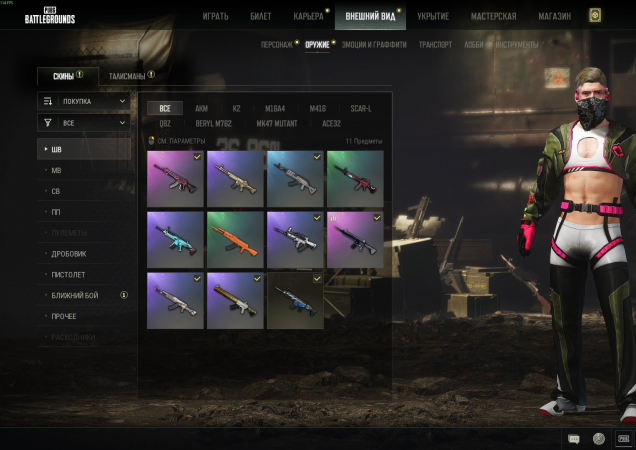
Task: Go to the УКРЫТИЕ tab
Action: [433, 17]
